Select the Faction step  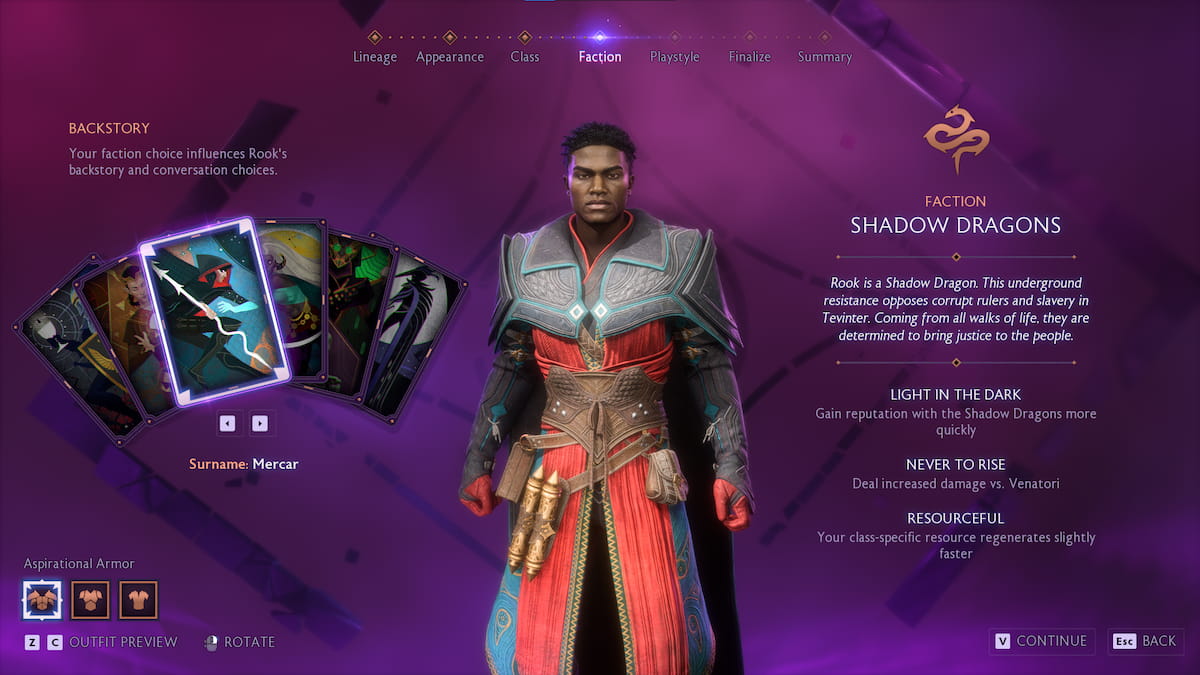(600, 56)
